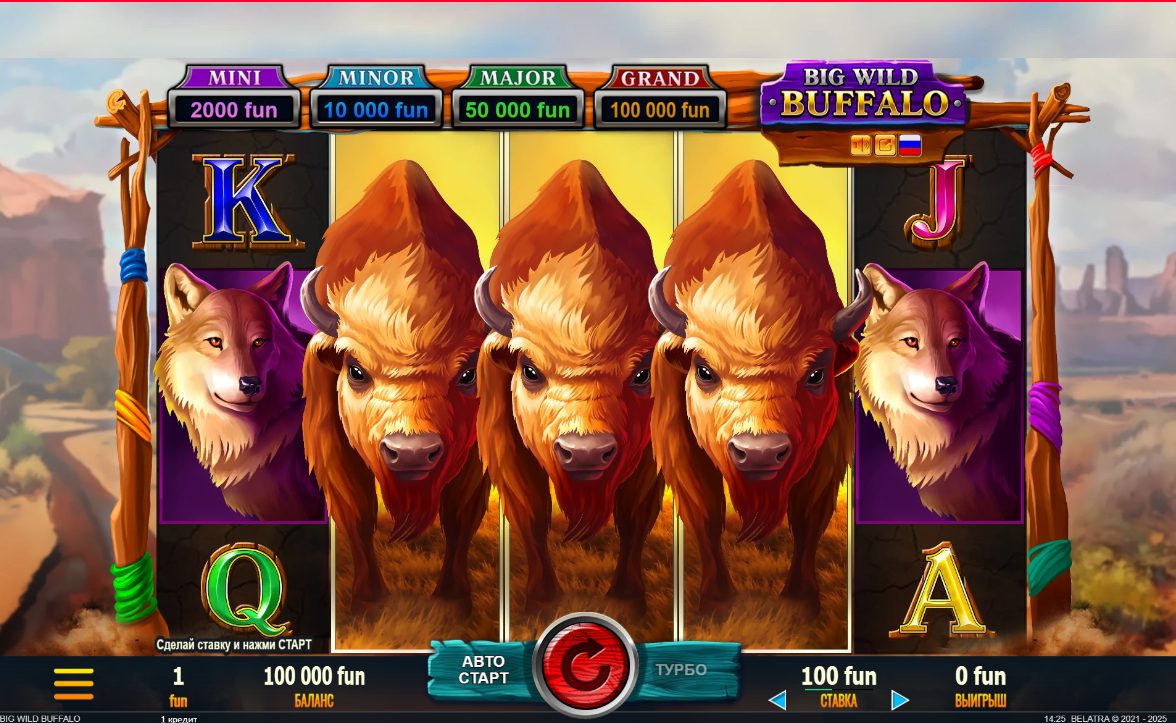Activate the АВТО СТАРТ autoplay button
1176x723 pixels.
pos(482,670)
